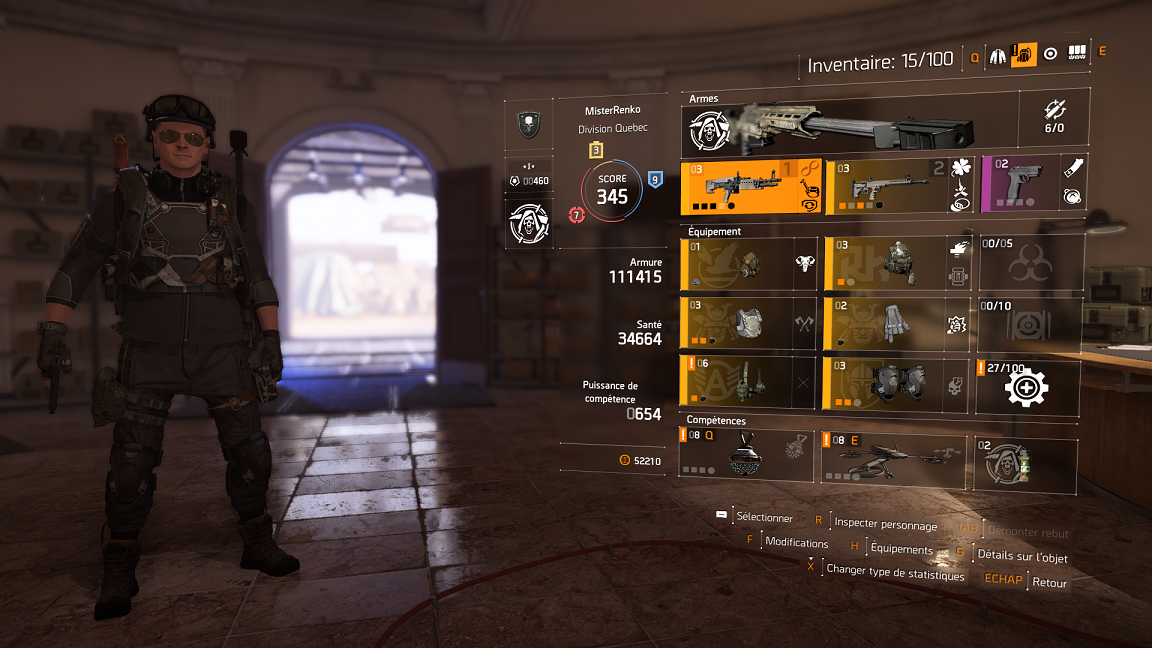Select the drone skill slot
Viewport: 1152px width, 648px height.
coord(893,453)
